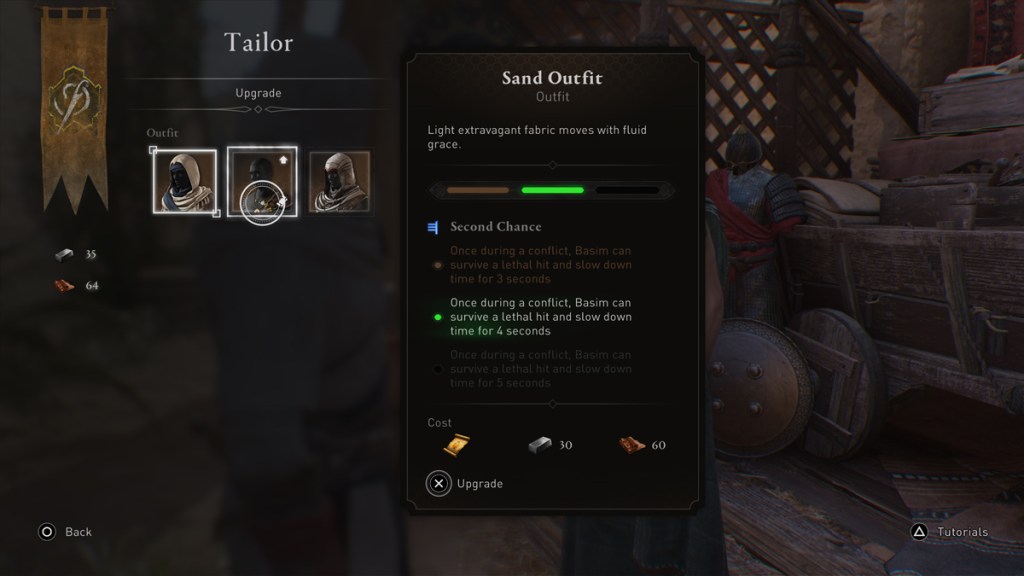Select the white-hooded outfit with blue scarf
This screenshot has height=576, width=1024.
(185, 182)
